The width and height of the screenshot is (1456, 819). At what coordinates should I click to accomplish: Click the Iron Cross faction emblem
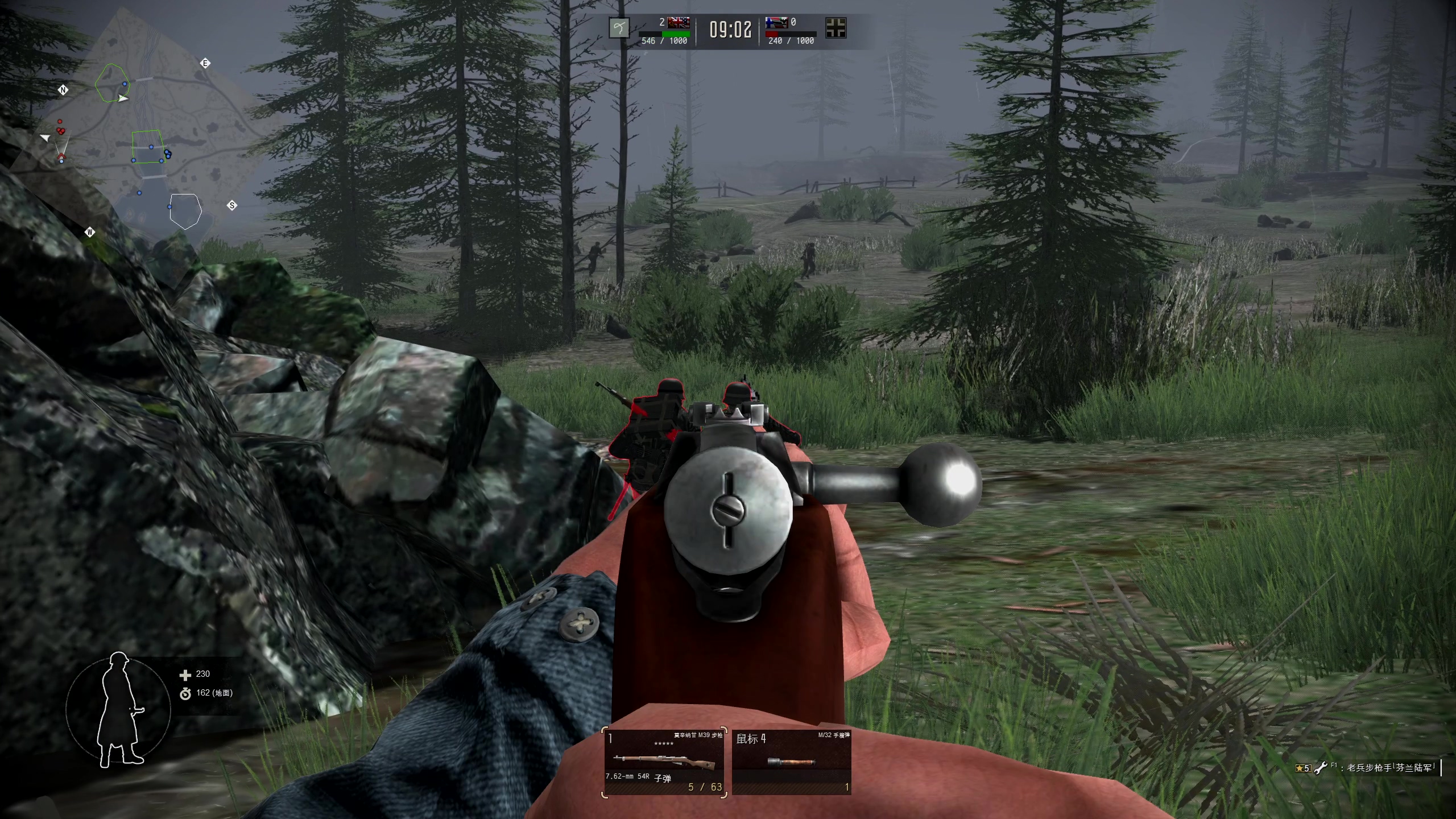coord(835,27)
